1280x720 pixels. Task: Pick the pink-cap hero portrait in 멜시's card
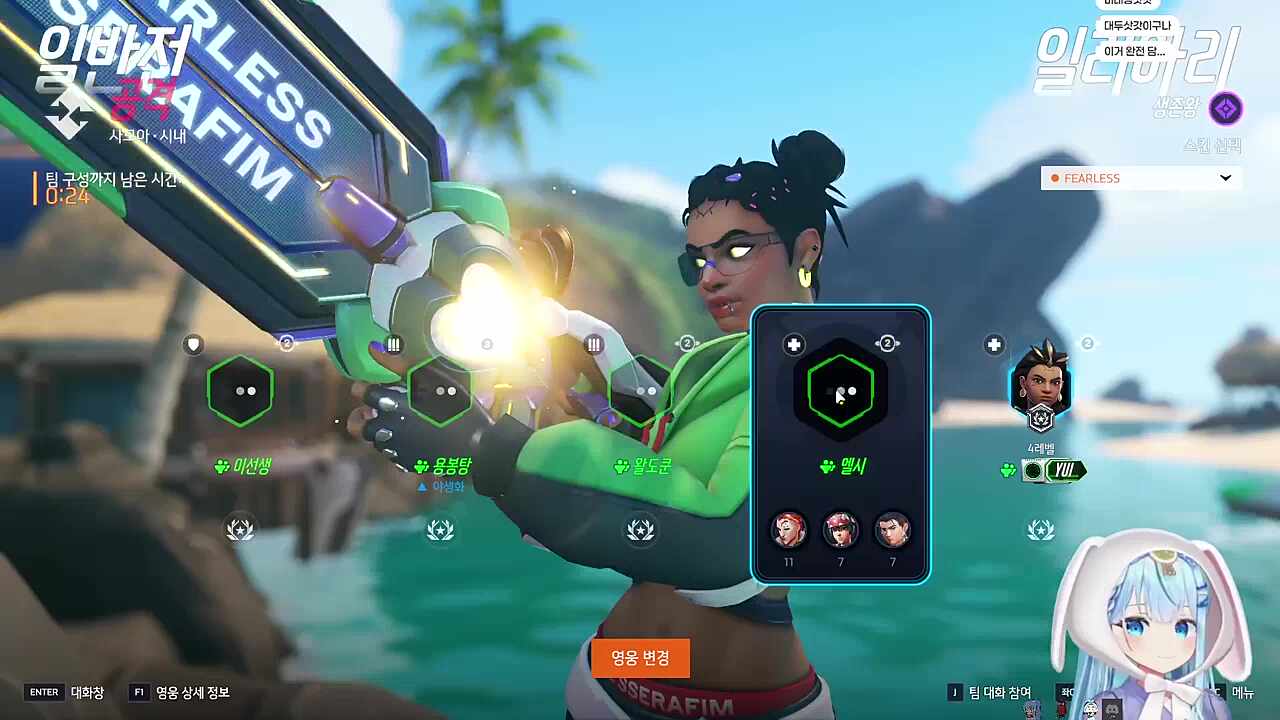pyautogui.click(x=841, y=530)
